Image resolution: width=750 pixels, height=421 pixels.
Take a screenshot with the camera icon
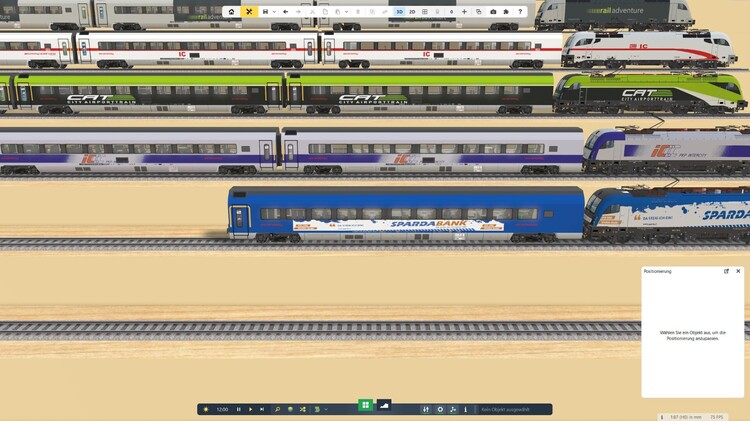point(493,12)
